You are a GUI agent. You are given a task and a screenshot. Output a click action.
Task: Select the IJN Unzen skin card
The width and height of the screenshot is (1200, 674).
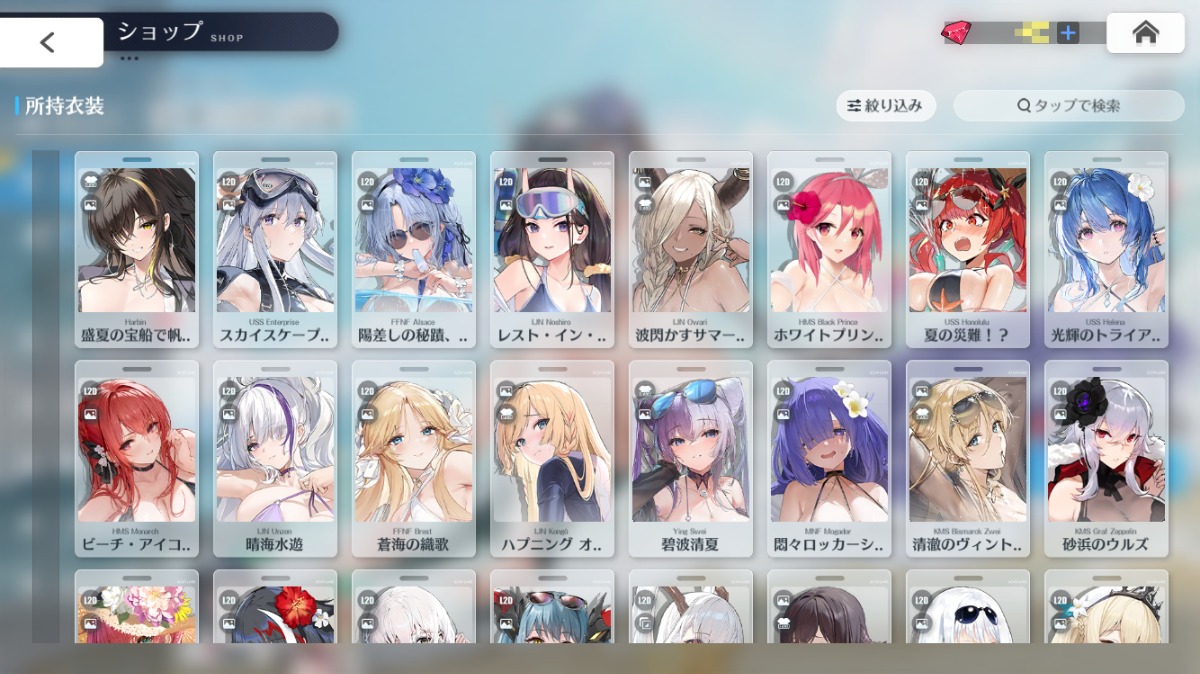274,458
